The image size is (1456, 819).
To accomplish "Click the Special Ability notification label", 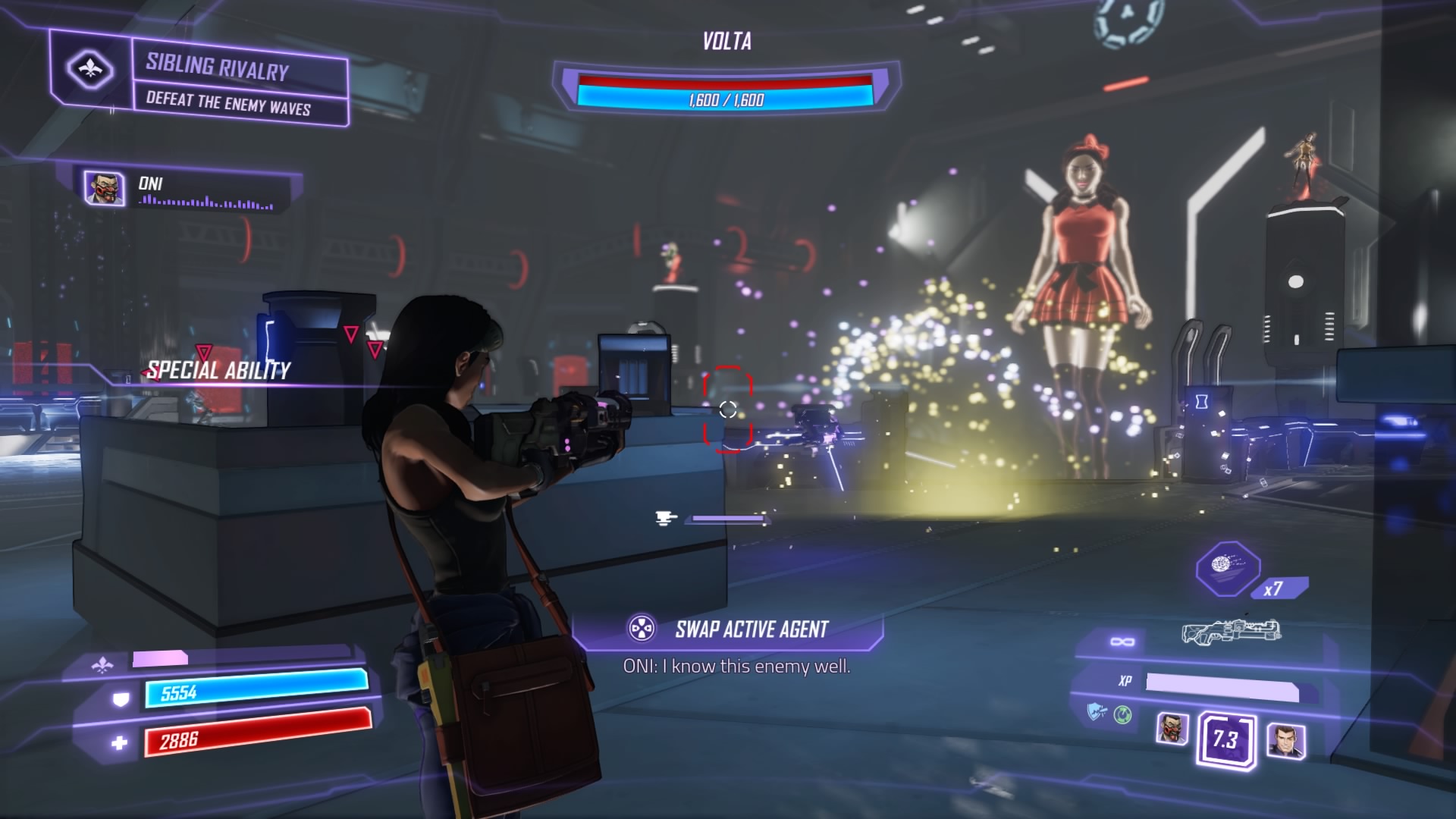I will [218, 371].
